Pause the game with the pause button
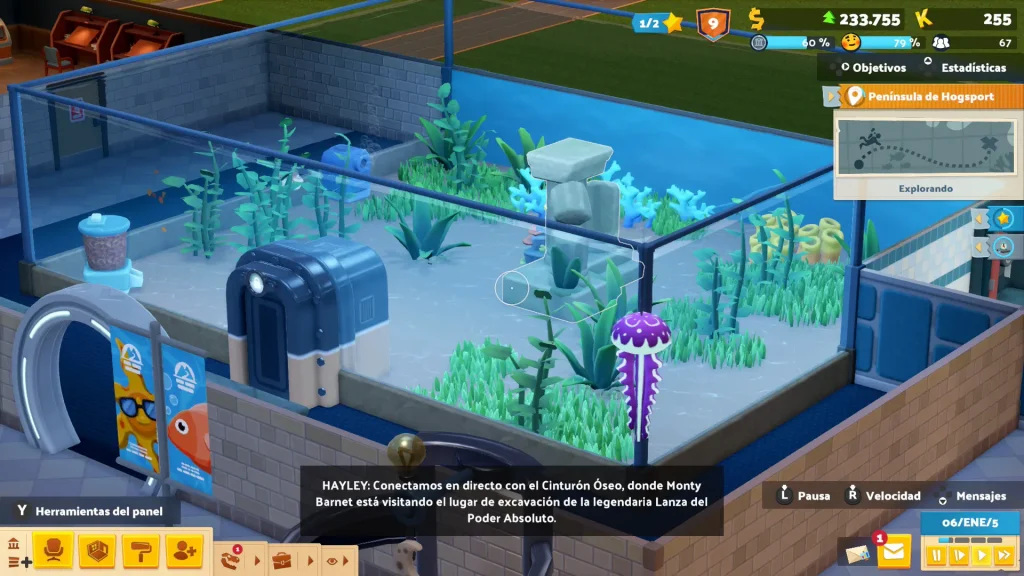 937,553
